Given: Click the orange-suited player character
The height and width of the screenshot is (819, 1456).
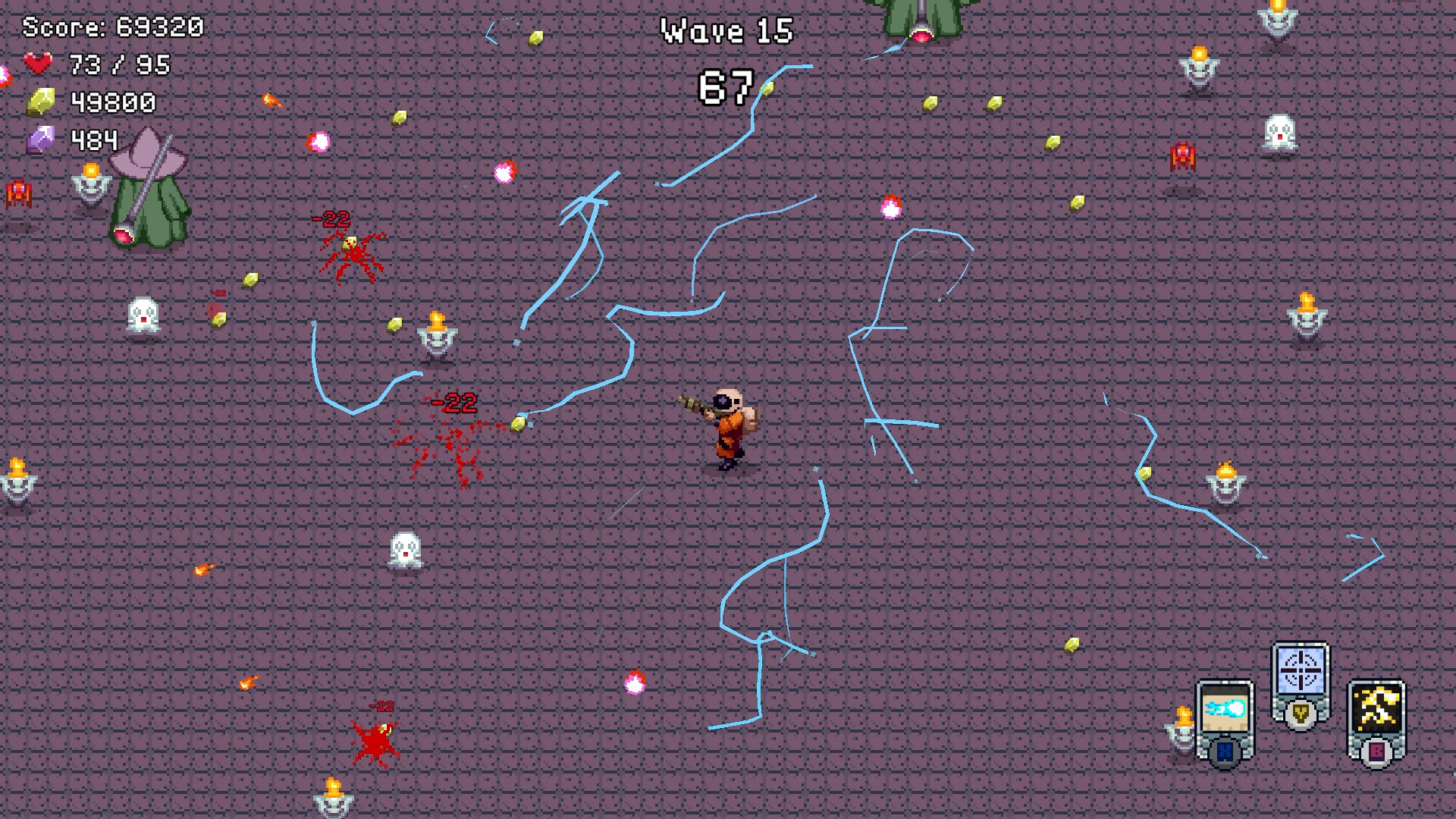Looking at the screenshot, I should point(730,428).
